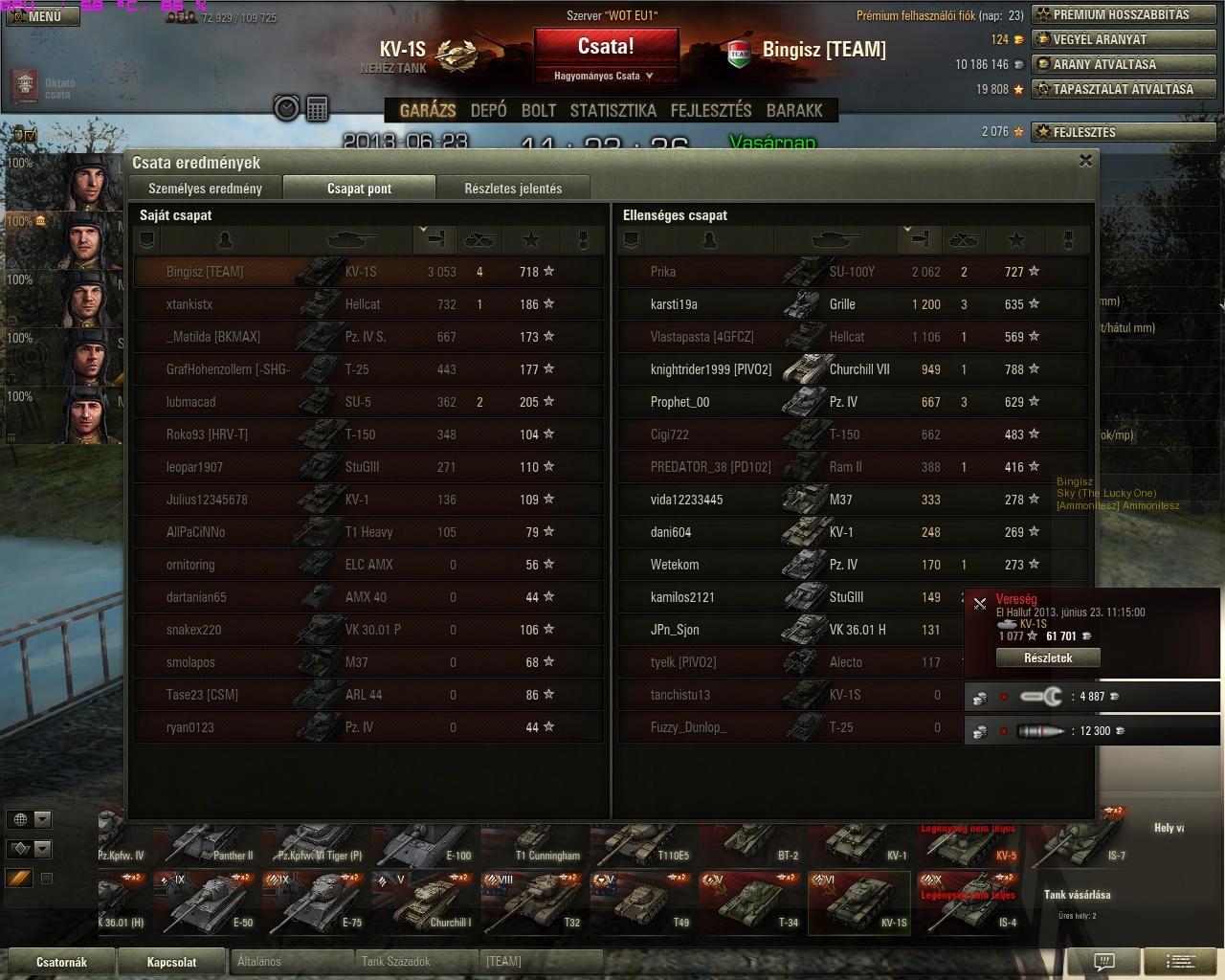The image size is (1225, 980).
Task: Show the BARAKK tab
Action: point(794,110)
